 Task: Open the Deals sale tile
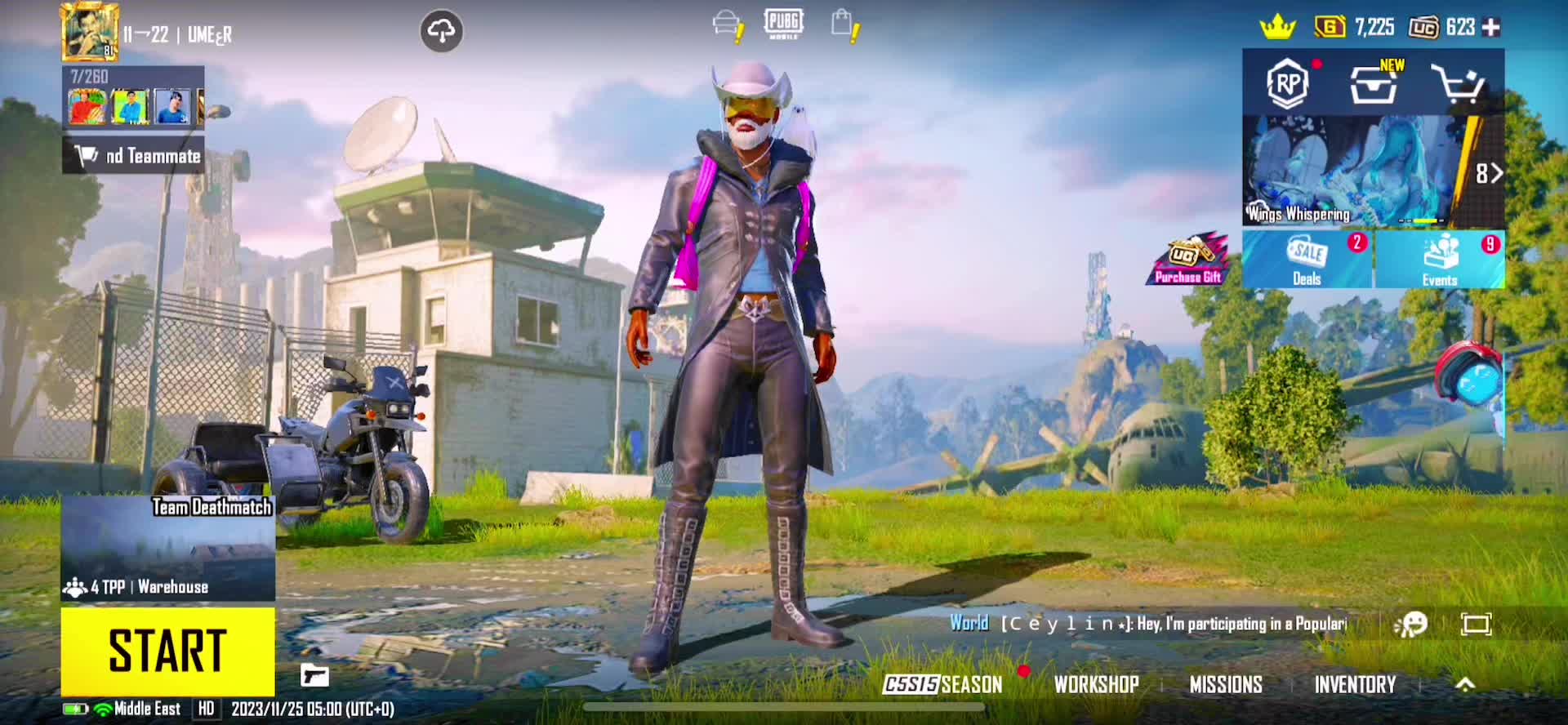1307,259
